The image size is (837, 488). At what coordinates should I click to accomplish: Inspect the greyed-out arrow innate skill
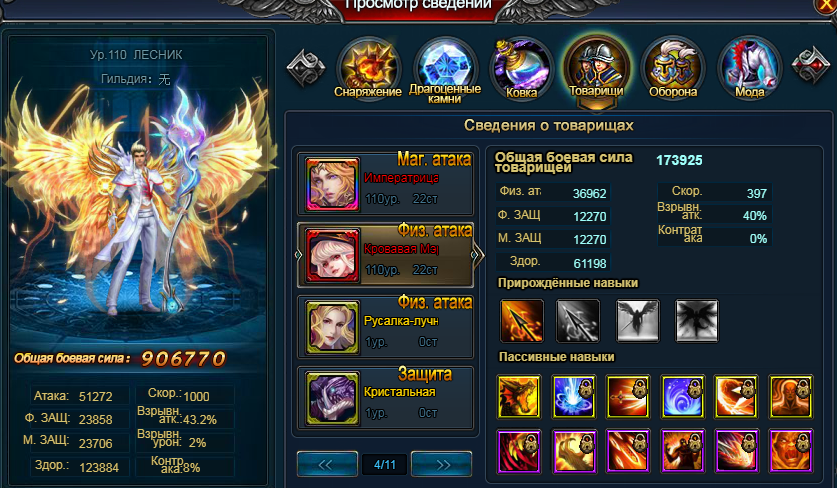click(578, 321)
